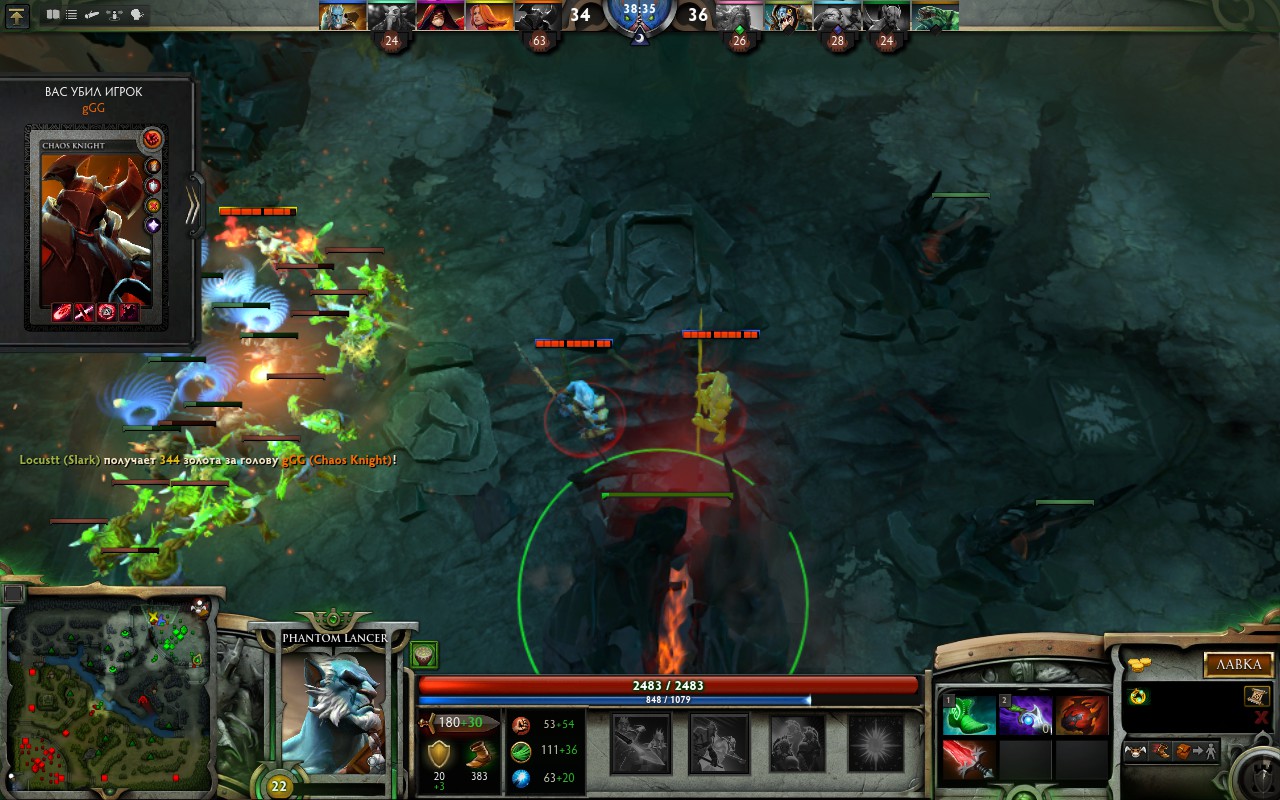Screen dimensions: 1280x800
Task: Open the main menu arrow button
Action: tap(18, 15)
